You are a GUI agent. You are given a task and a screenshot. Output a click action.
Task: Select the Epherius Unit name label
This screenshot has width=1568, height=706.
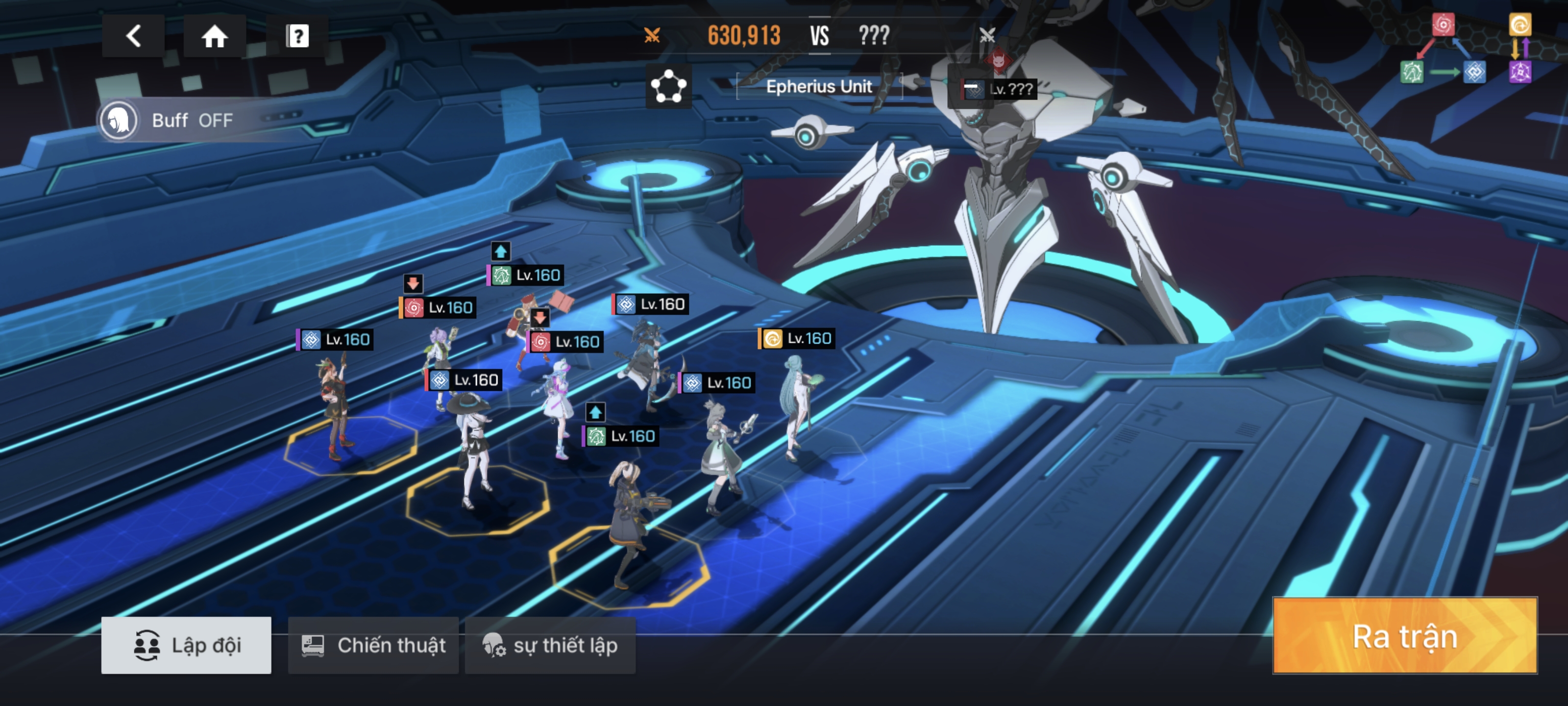(x=819, y=86)
